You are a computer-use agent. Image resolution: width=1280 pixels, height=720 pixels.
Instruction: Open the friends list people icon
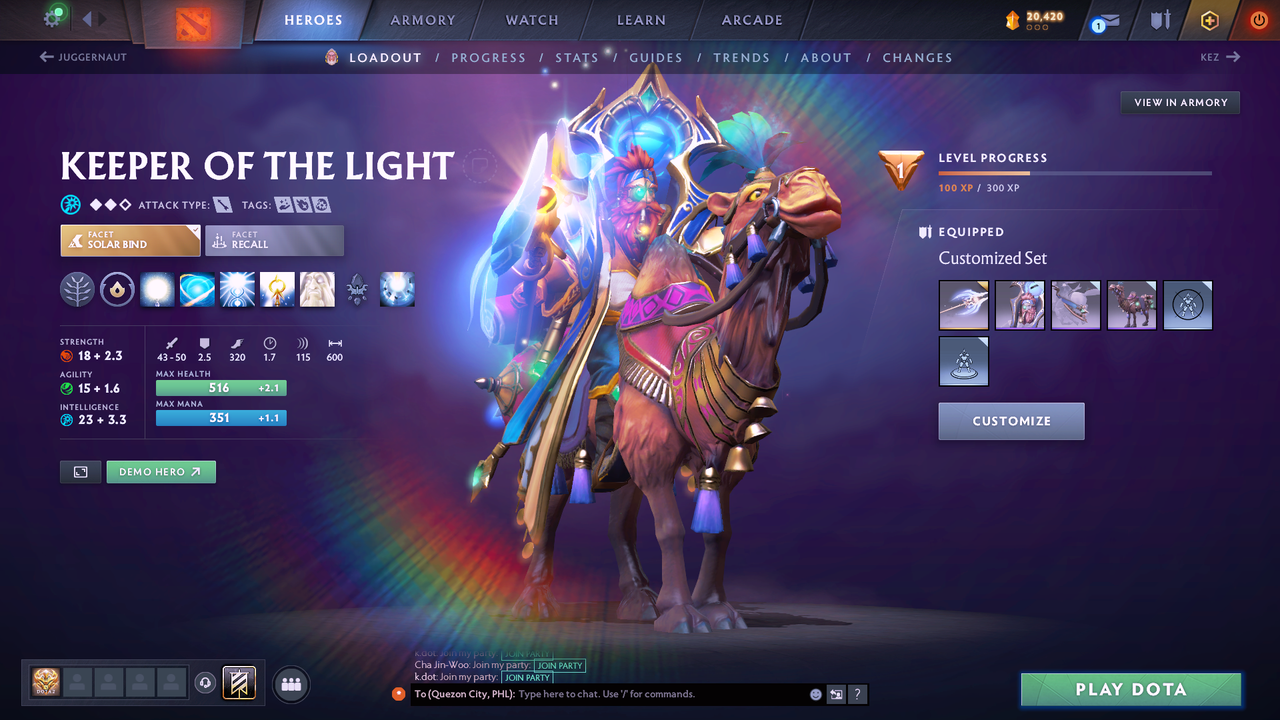290,684
